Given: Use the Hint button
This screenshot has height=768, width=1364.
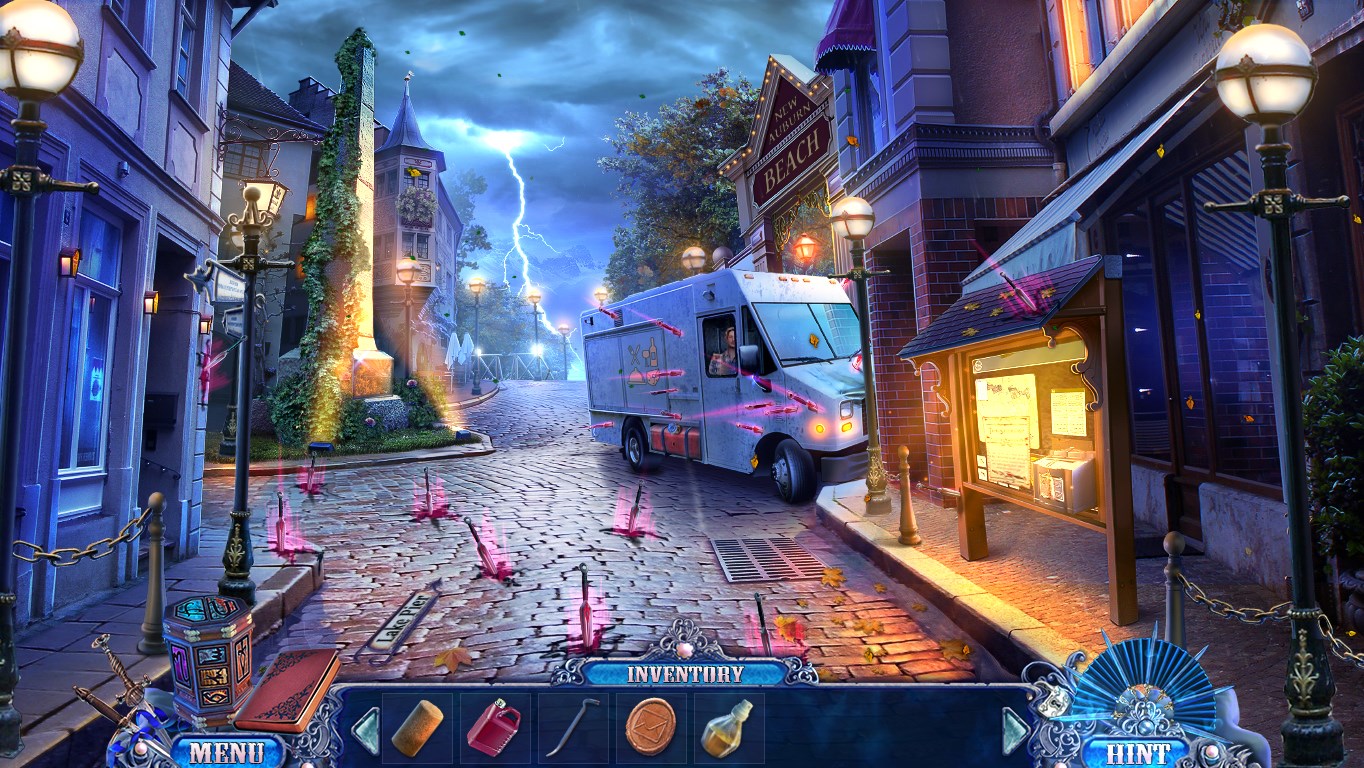Looking at the screenshot, I should 1132,751.
